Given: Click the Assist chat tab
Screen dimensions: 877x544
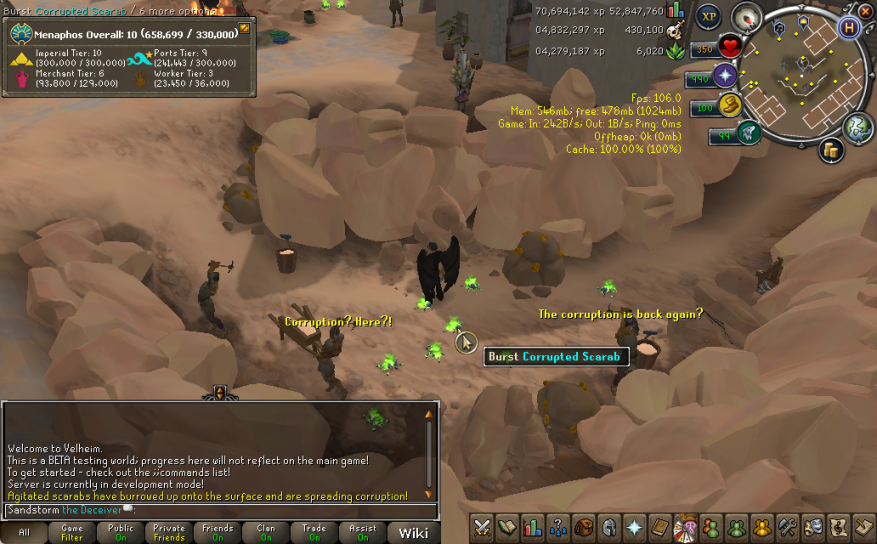Looking at the screenshot, I should tap(363, 532).
